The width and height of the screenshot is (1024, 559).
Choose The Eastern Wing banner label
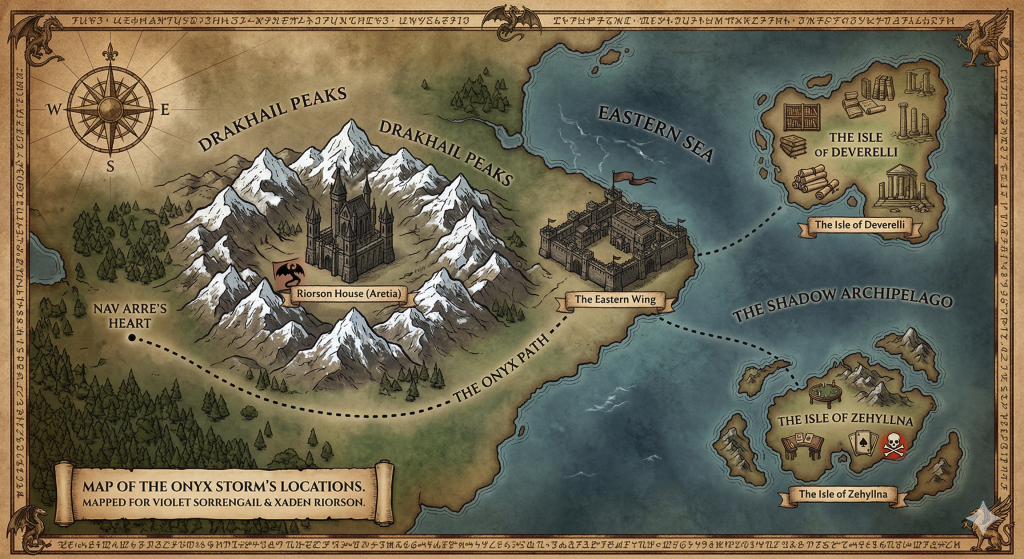(615, 299)
